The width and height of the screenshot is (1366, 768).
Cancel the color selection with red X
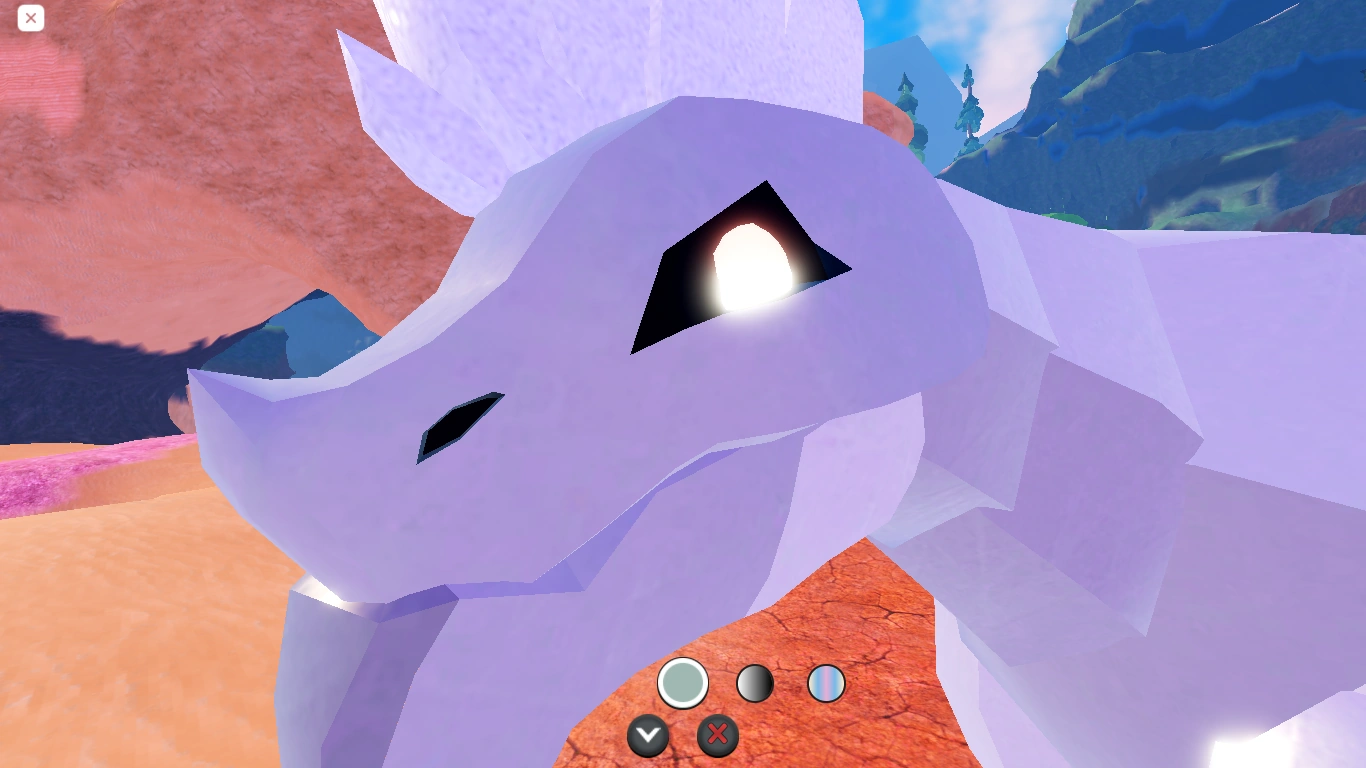click(x=717, y=736)
